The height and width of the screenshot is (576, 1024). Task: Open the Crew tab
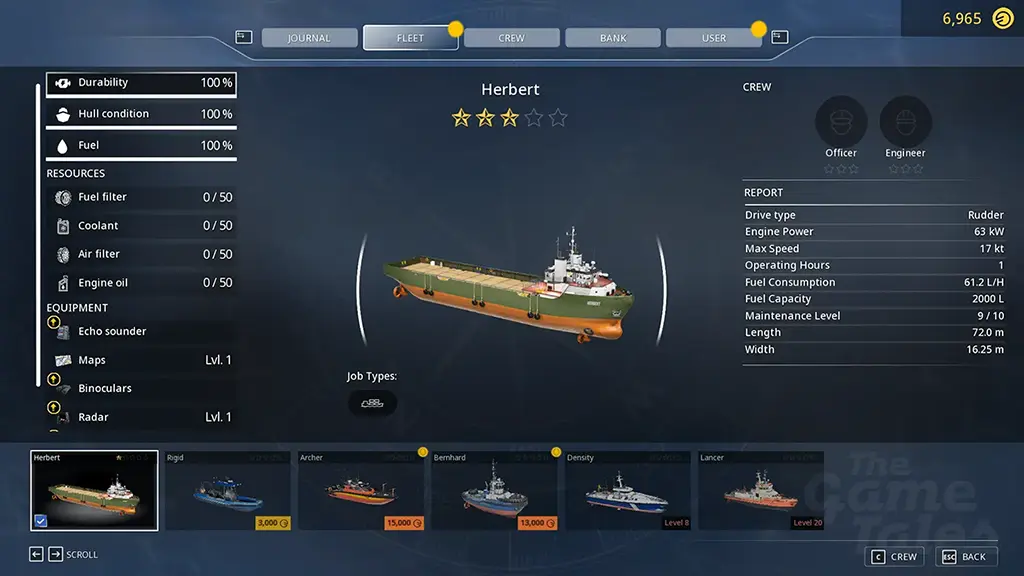pos(512,38)
